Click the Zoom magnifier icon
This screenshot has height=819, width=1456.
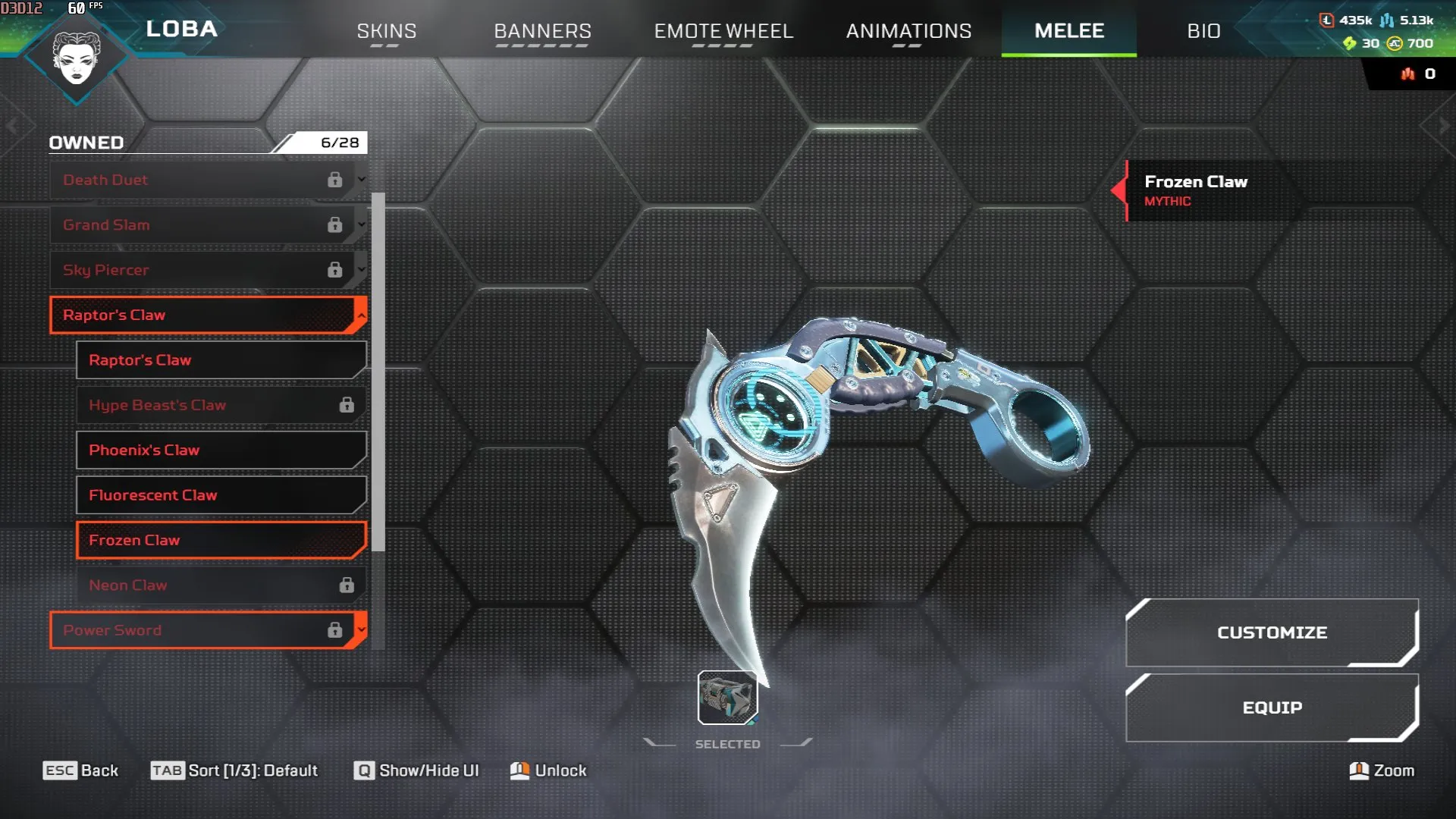[1357, 770]
